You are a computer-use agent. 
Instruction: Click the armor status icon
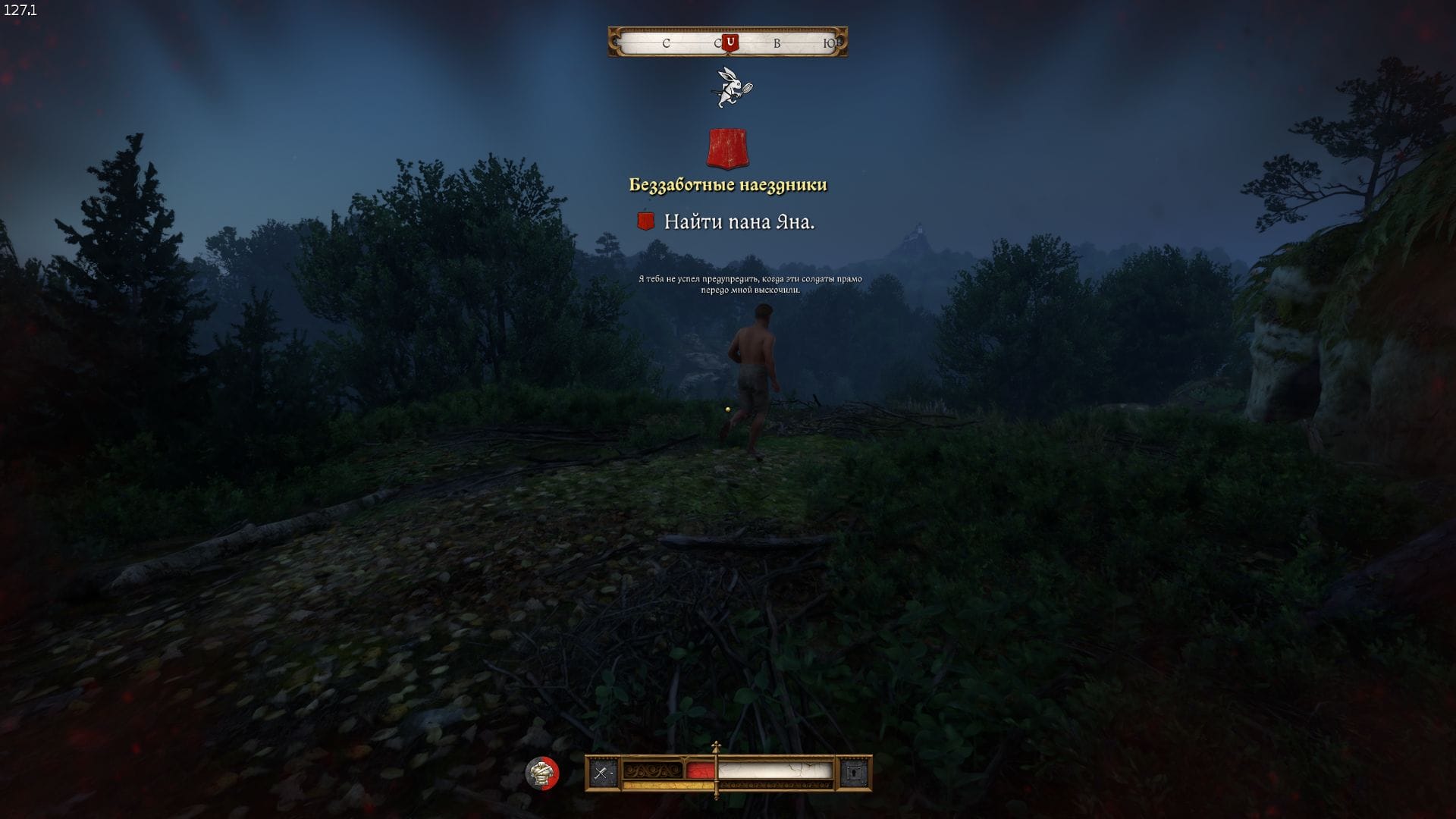click(x=541, y=773)
